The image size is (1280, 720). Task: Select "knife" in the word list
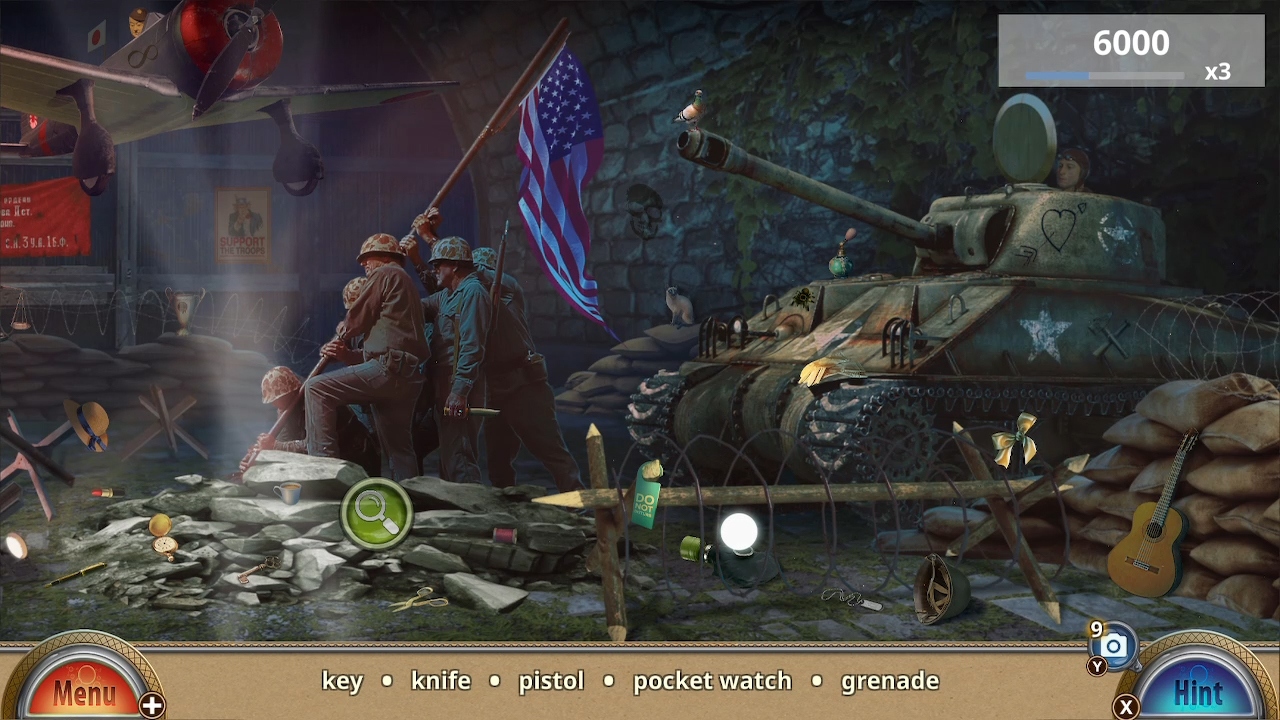coord(441,681)
